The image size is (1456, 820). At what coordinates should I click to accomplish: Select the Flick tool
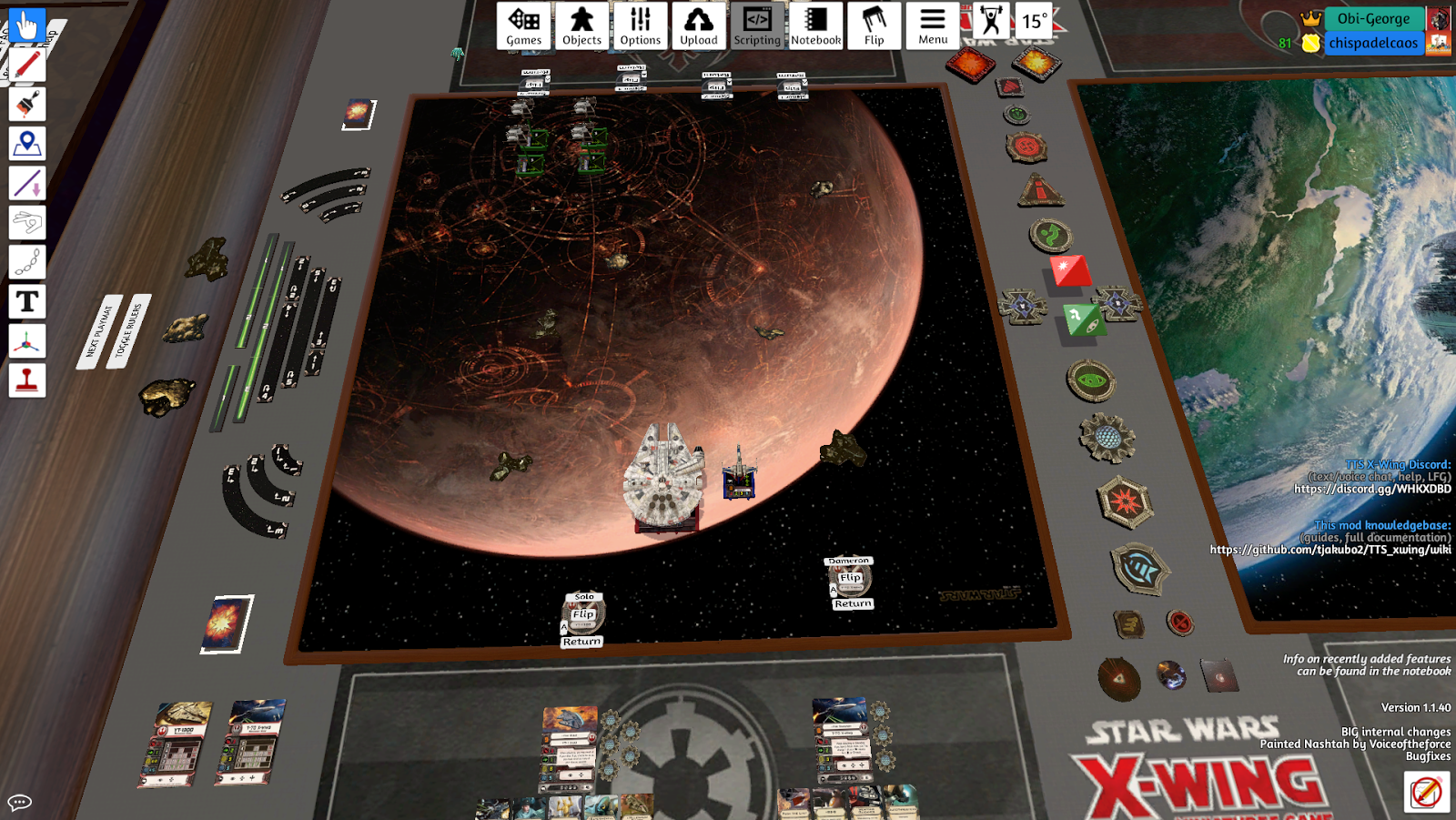point(25,223)
